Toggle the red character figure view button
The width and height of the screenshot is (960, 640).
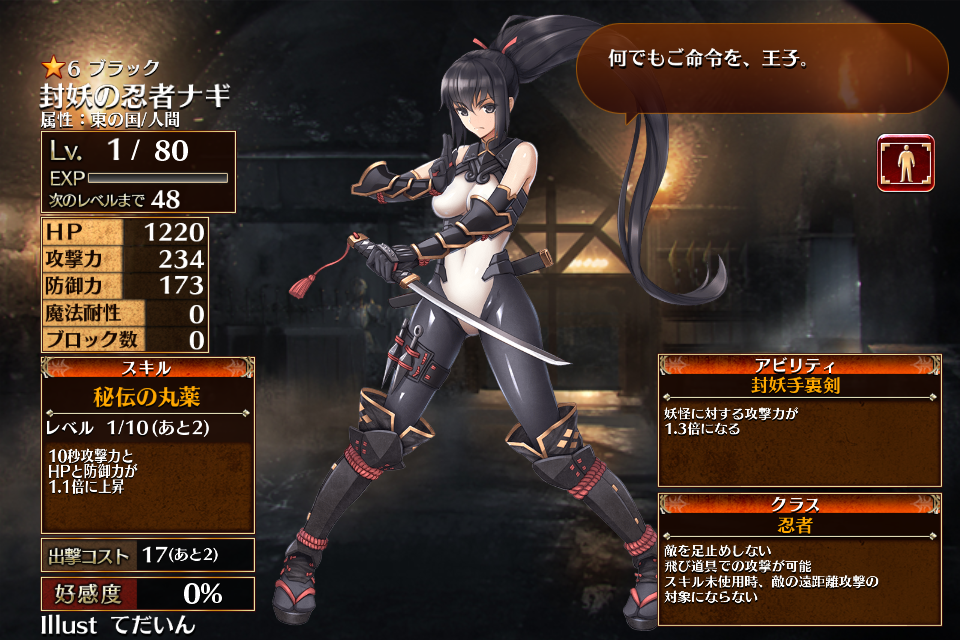tap(906, 163)
